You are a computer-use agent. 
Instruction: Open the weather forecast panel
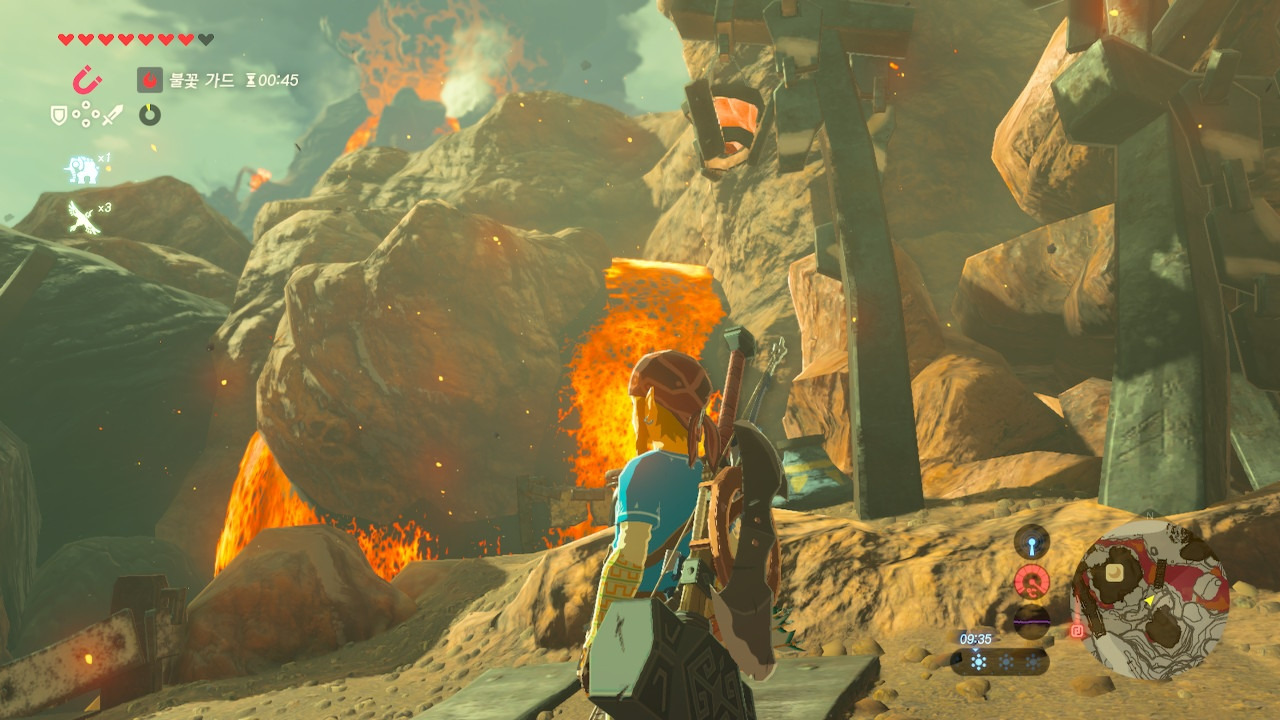click(x=998, y=662)
